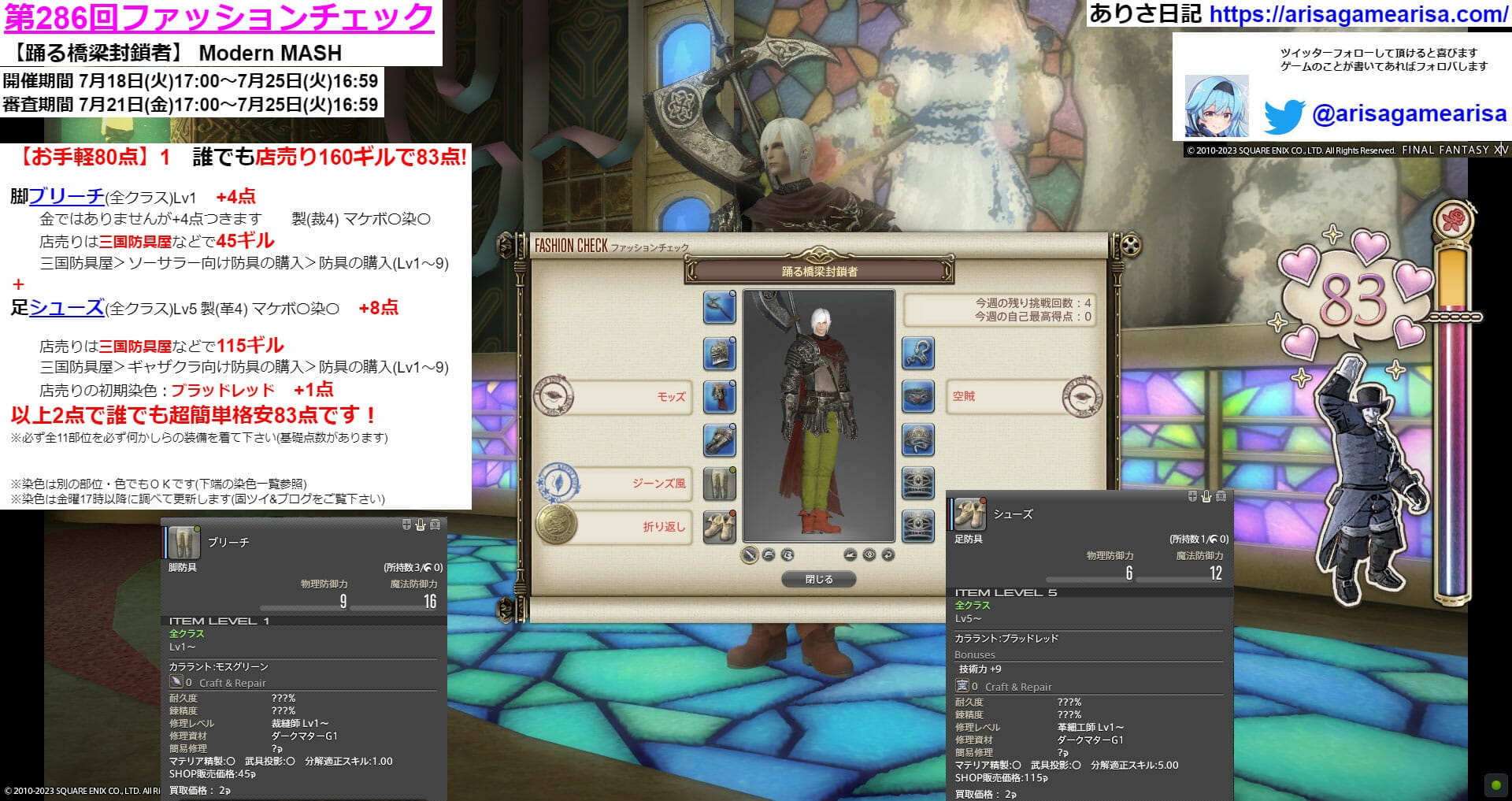Select the main hand axe weapon slot icon
Viewport: 1512px width, 801px height.
click(719, 307)
